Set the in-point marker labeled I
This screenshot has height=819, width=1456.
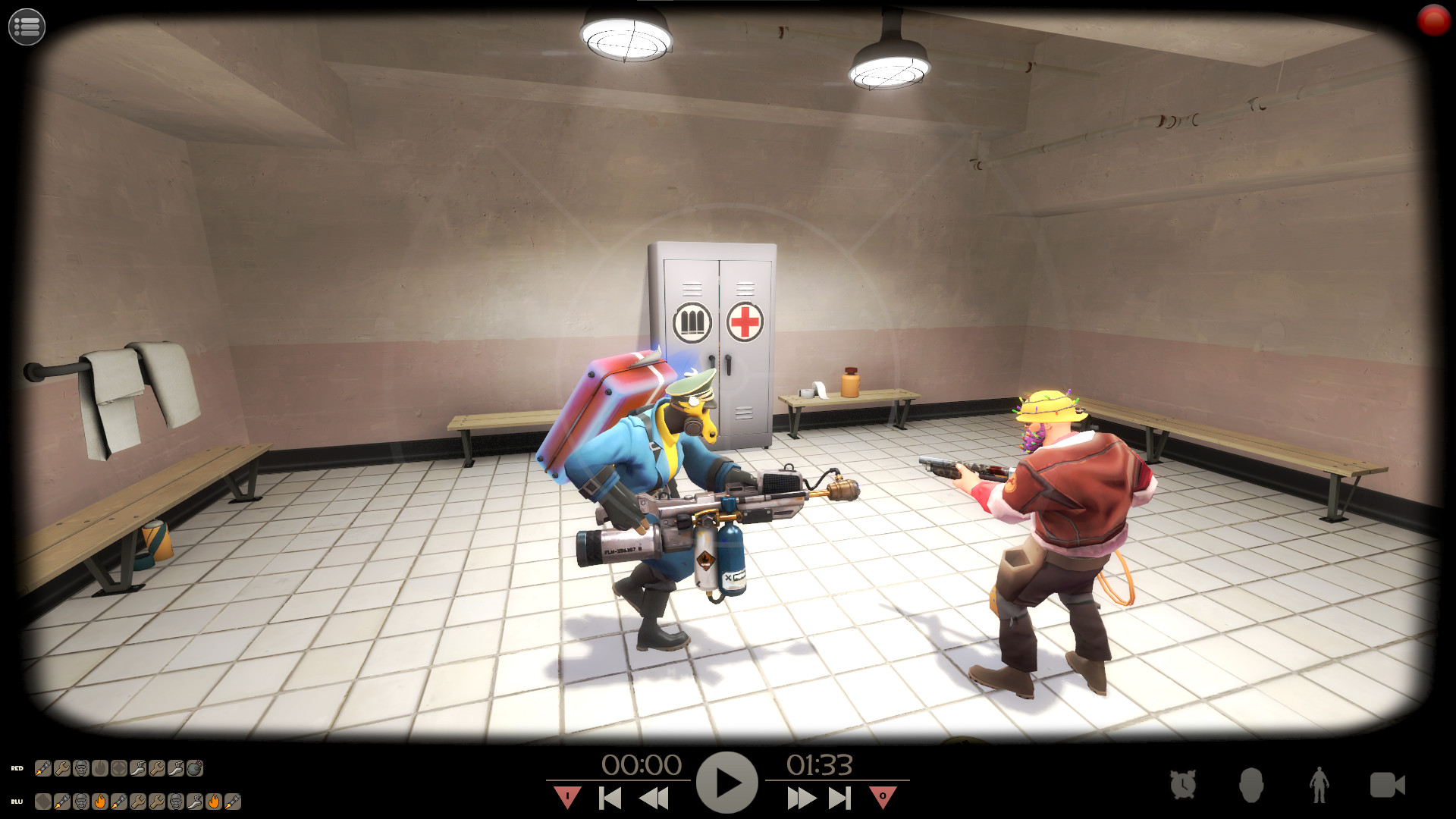[x=569, y=795]
